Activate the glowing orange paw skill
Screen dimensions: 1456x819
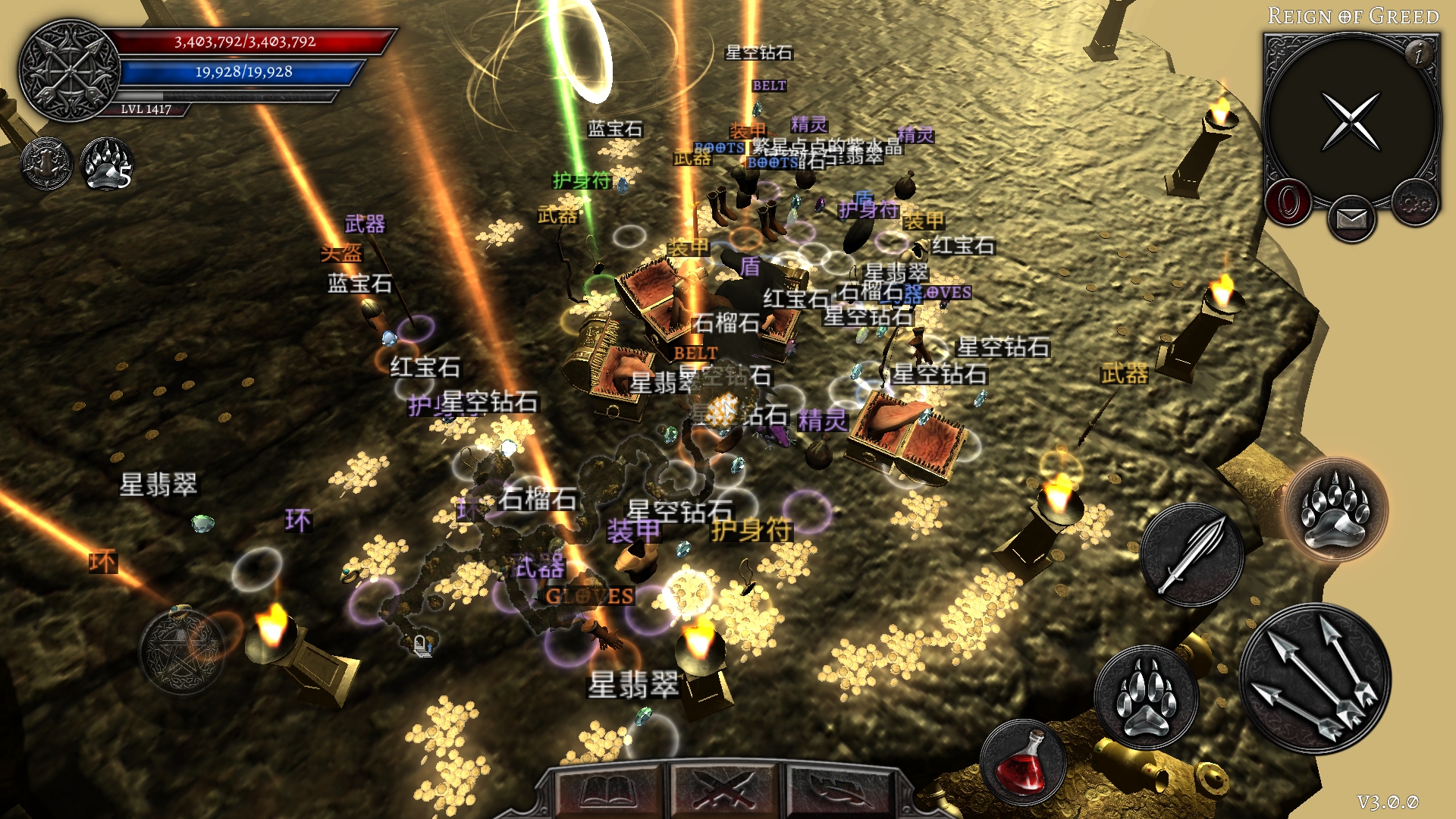click(x=1336, y=509)
